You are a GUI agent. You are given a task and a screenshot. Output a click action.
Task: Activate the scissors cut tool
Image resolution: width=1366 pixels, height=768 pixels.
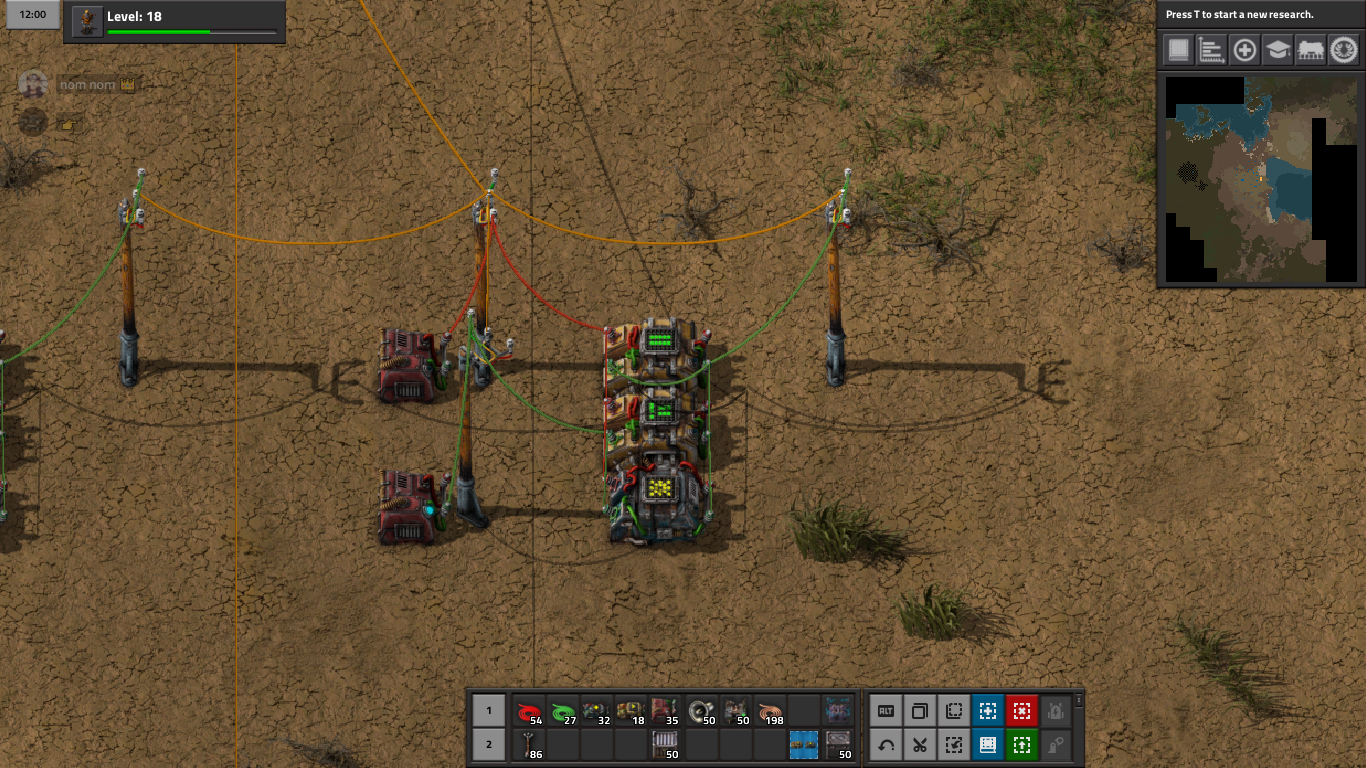[x=919, y=745]
